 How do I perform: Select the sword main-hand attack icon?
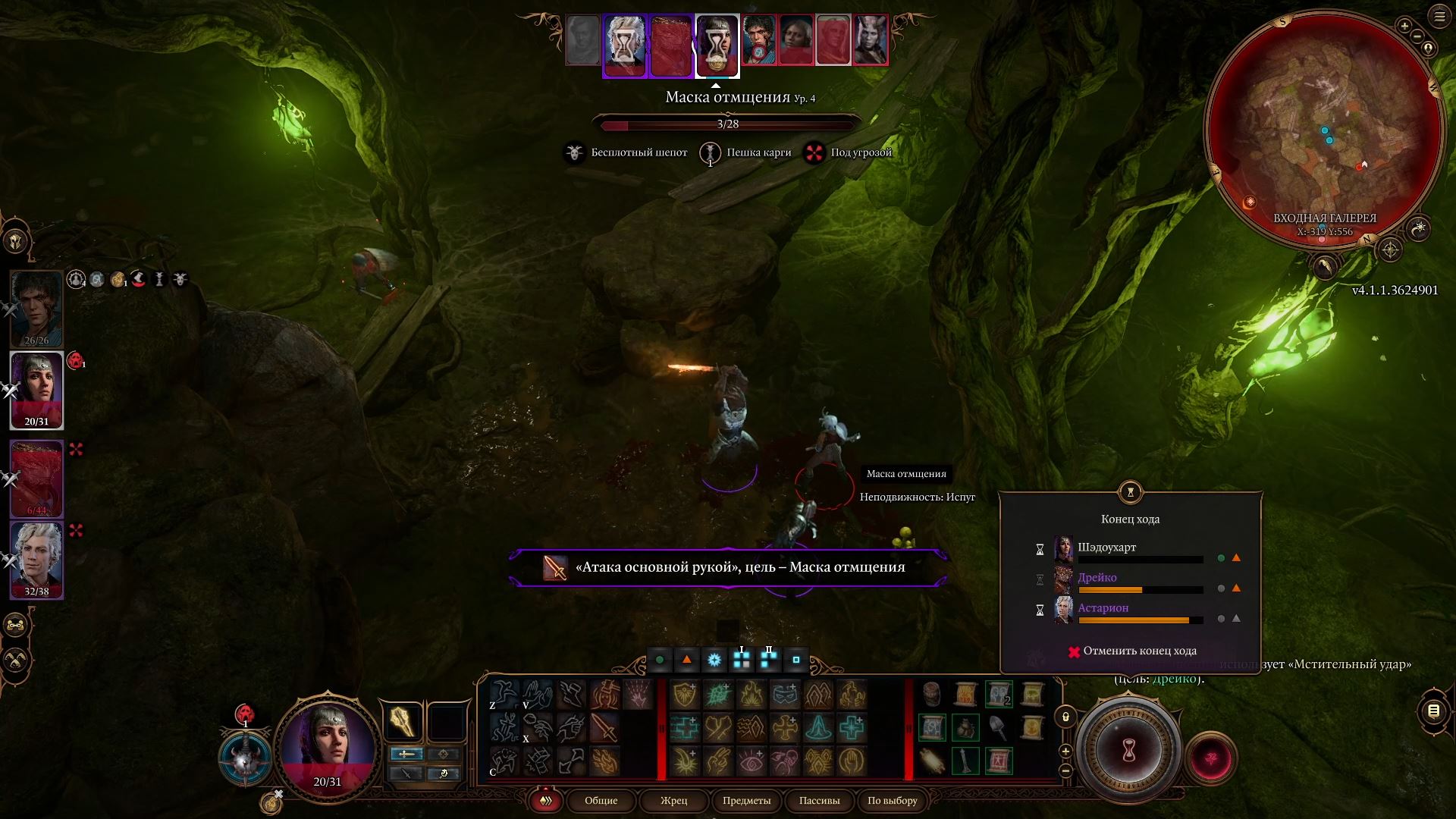604,728
